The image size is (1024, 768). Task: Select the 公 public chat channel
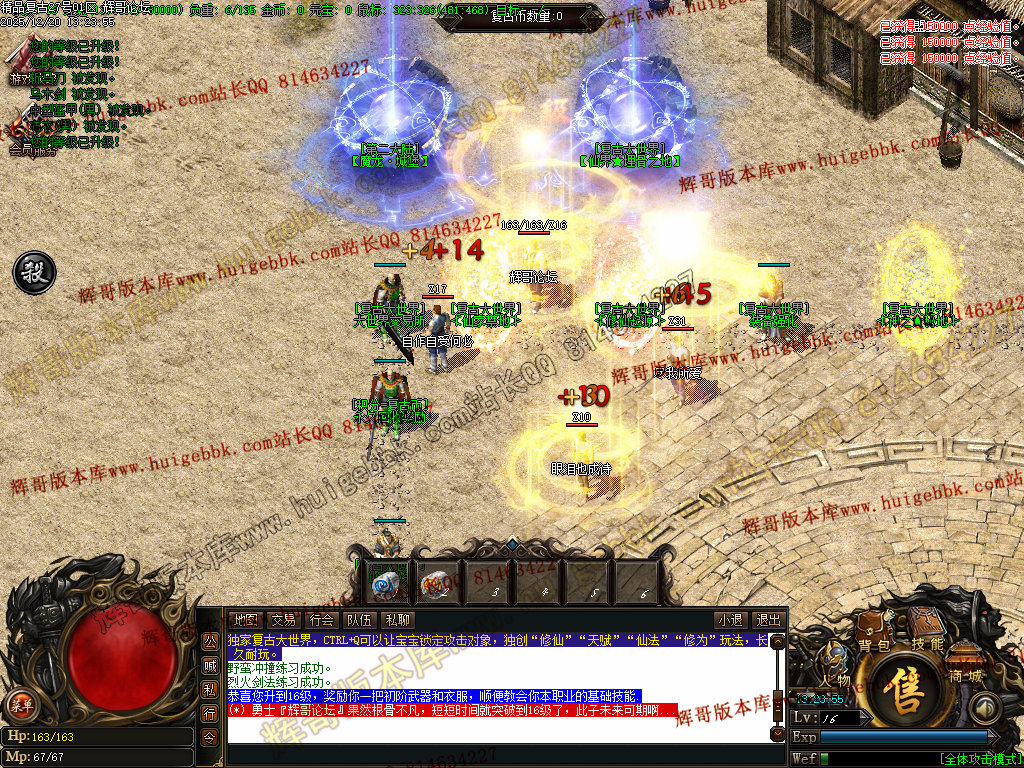(210, 641)
